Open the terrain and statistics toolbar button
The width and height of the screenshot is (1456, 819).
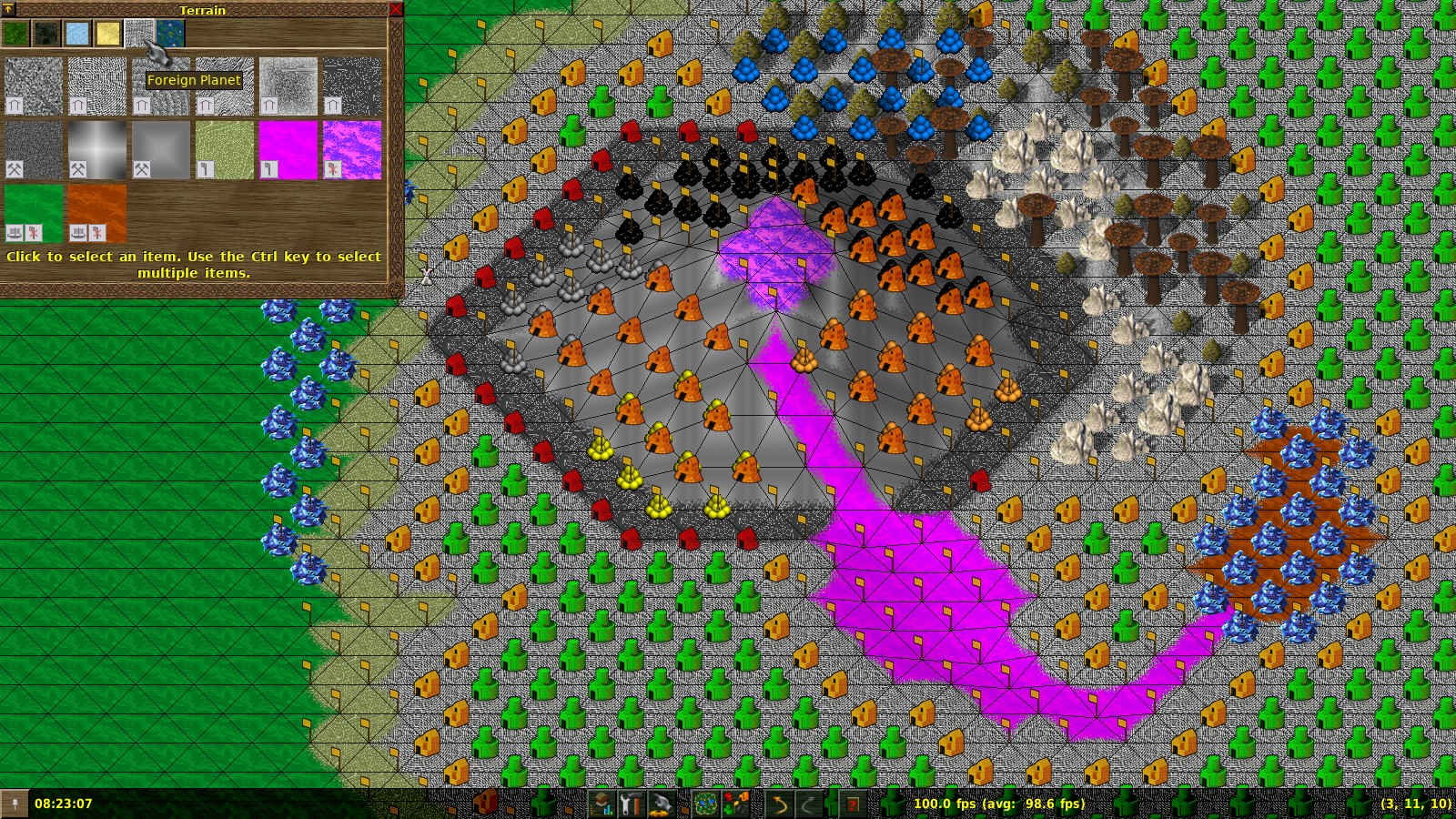tap(602, 804)
